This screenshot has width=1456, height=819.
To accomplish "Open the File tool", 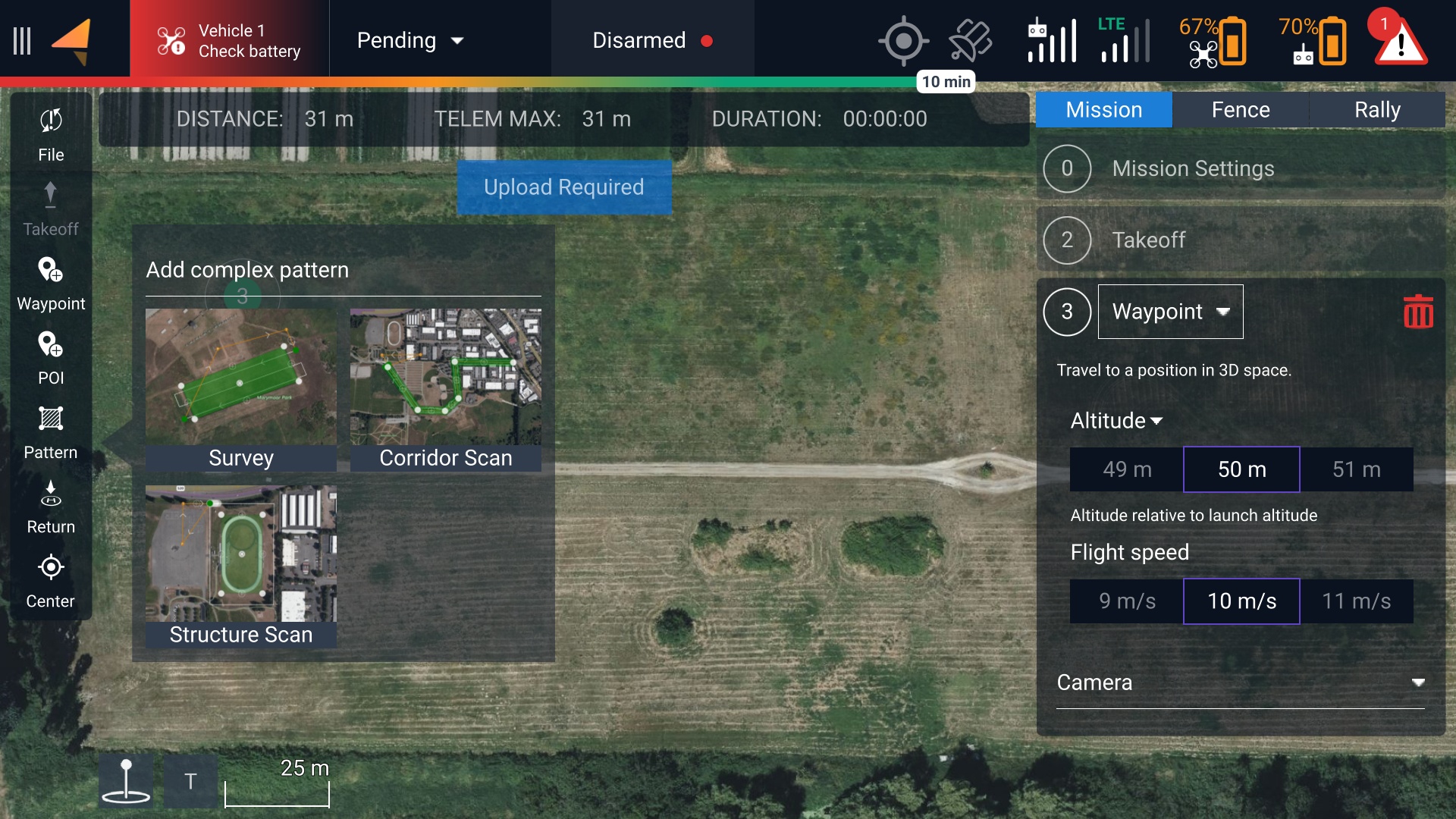I will coord(51,134).
